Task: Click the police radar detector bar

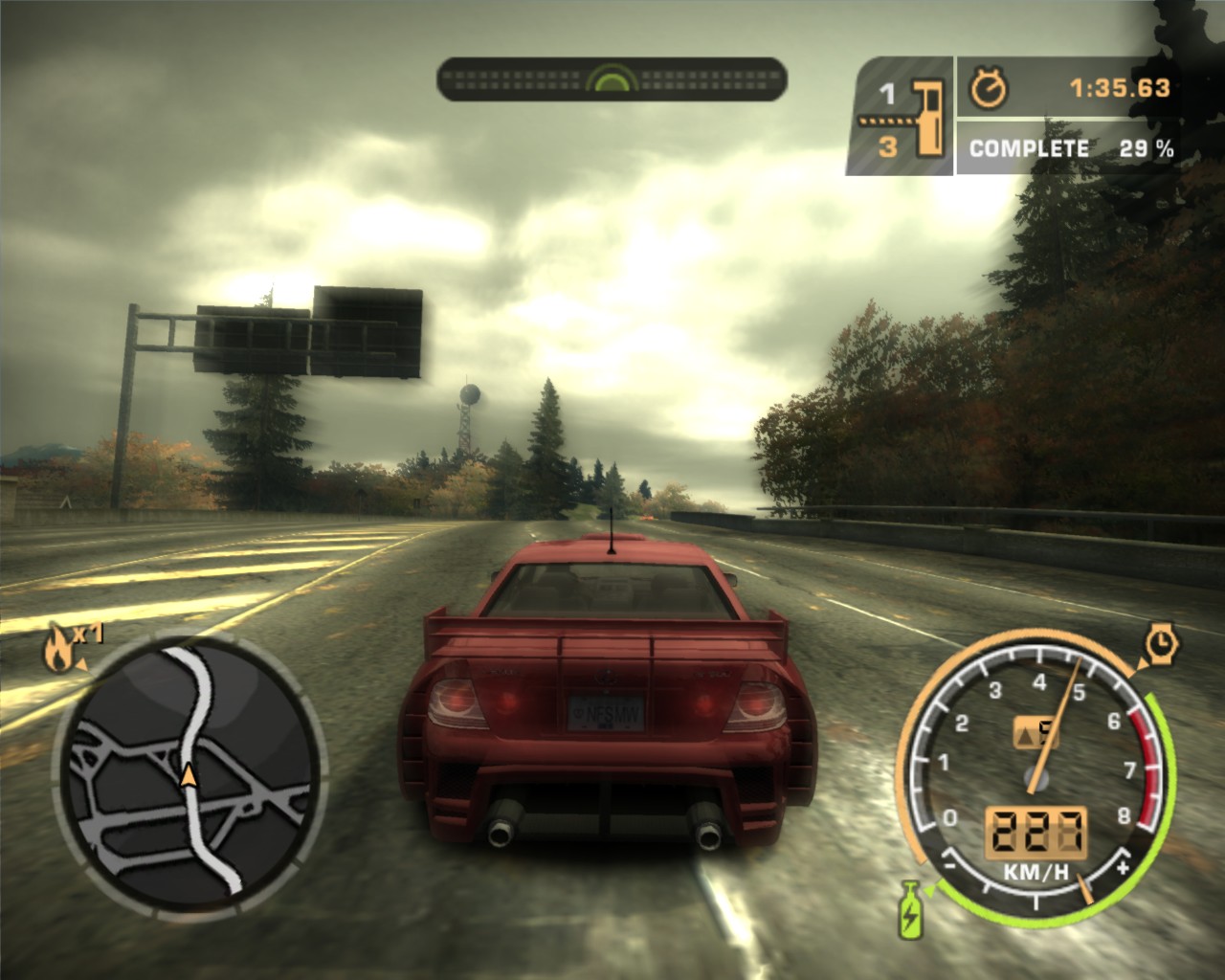Action: tap(612, 79)
